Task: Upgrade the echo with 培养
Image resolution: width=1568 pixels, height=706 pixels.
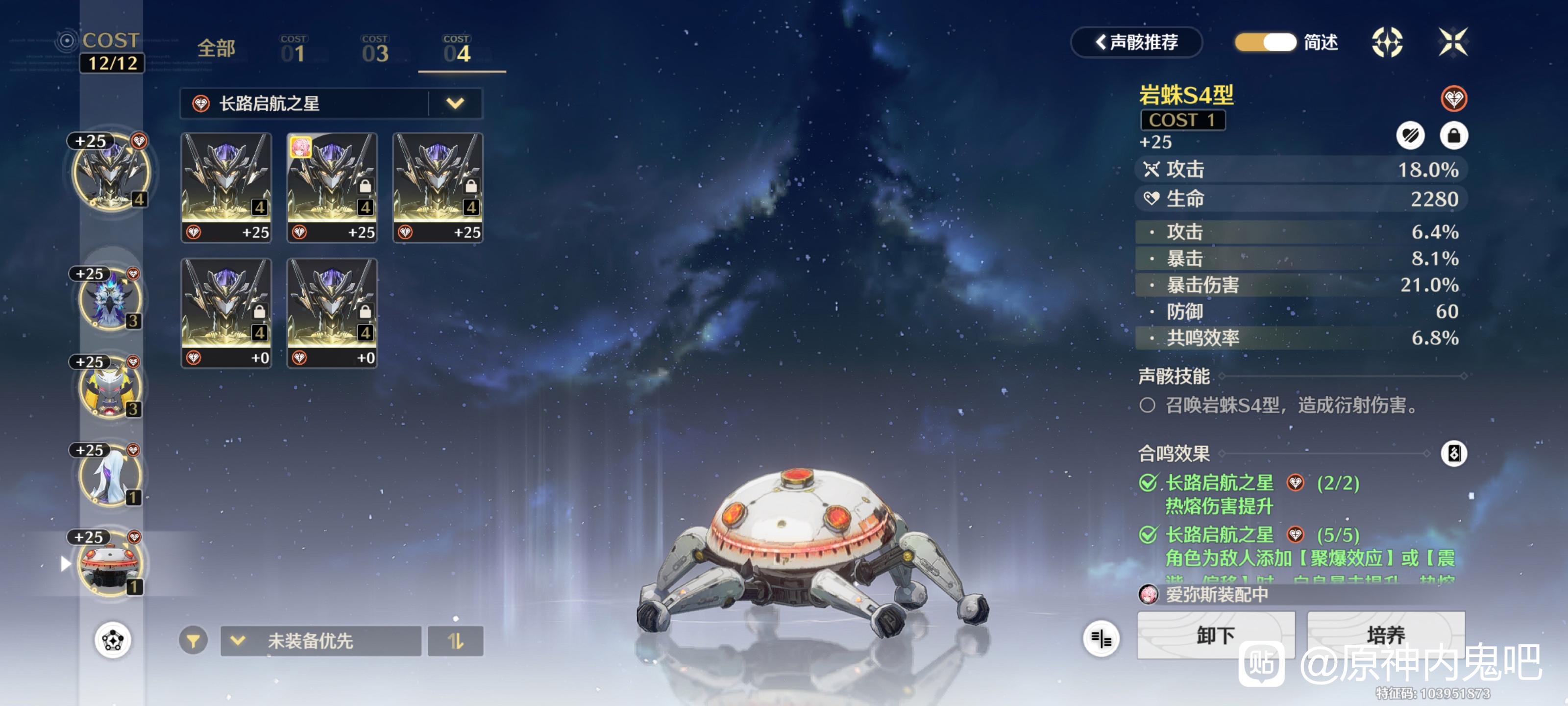Action: tap(1385, 635)
